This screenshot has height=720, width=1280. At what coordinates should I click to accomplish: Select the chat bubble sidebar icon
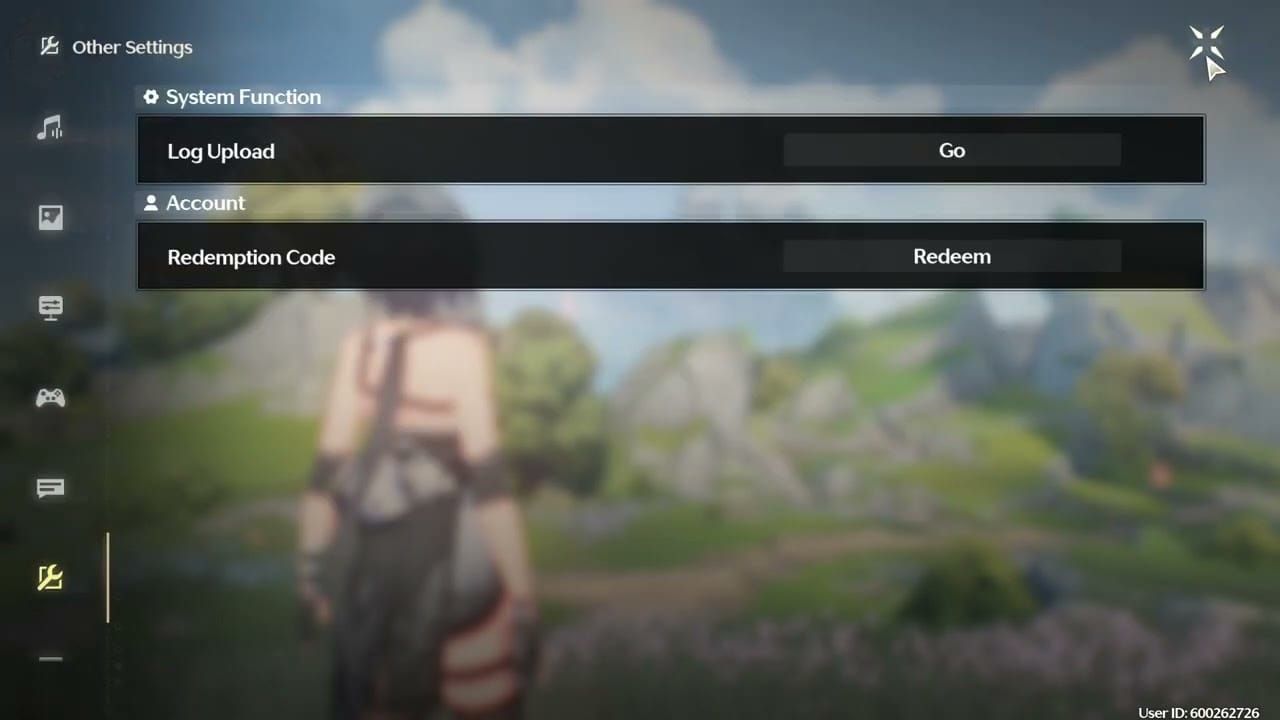click(50, 488)
